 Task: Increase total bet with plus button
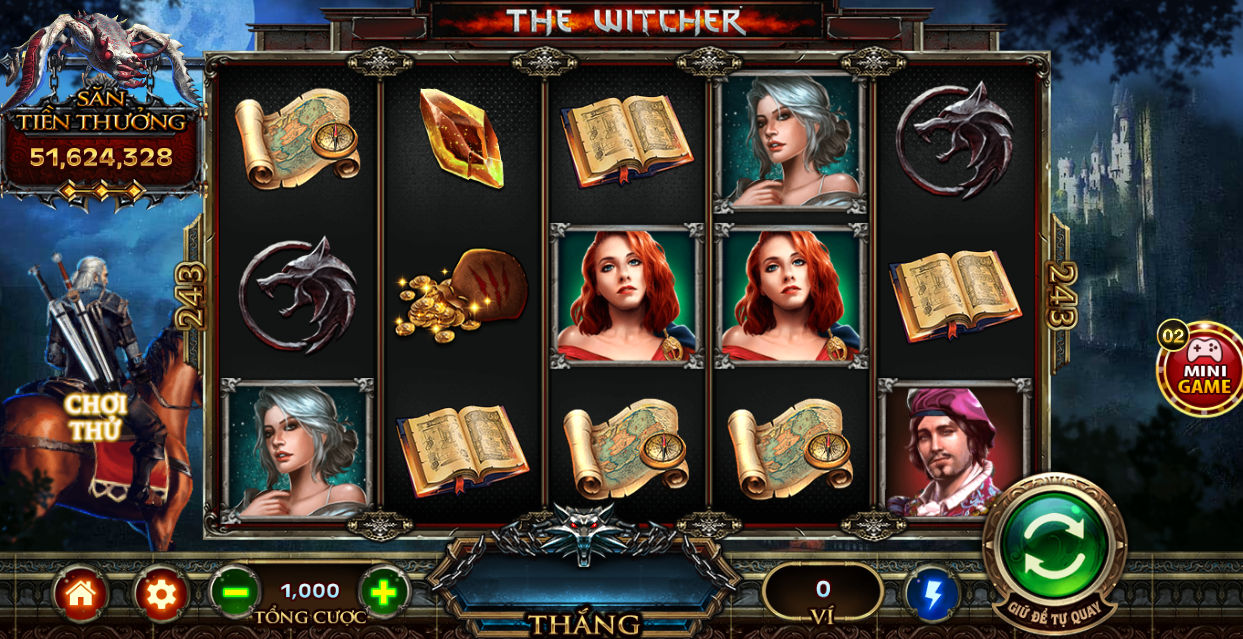click(384, 593)
